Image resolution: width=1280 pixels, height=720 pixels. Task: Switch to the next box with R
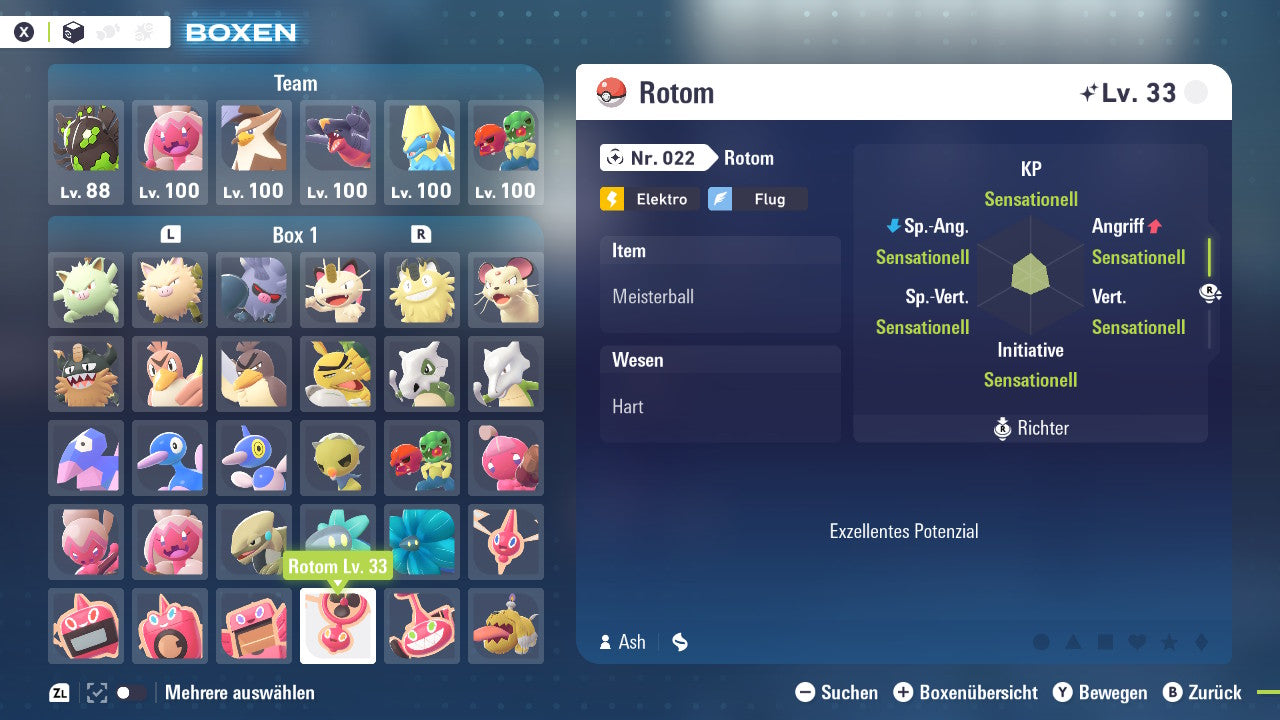pyautogui.click(x=419, y=235)
